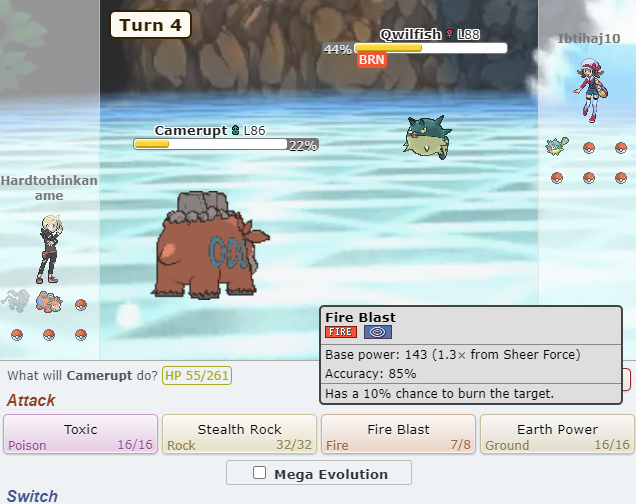This screenshot has height=504, width=636.
Task: Toggle the Mega Evolution checkbox
Action: 260,473
